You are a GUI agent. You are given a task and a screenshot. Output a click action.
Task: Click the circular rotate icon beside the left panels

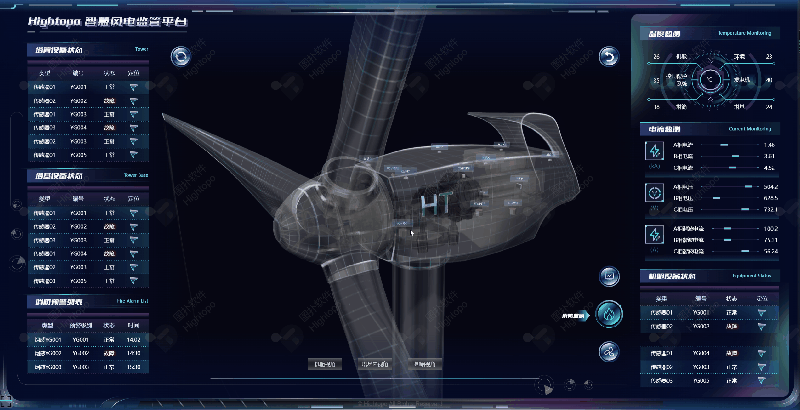(x=180, y=56)
